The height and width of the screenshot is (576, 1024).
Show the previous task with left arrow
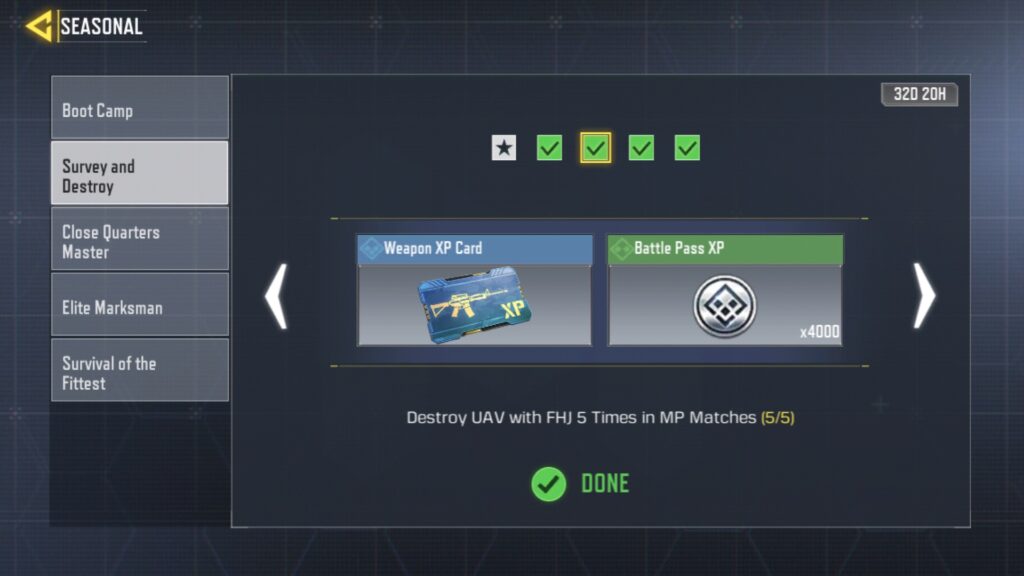276,296
